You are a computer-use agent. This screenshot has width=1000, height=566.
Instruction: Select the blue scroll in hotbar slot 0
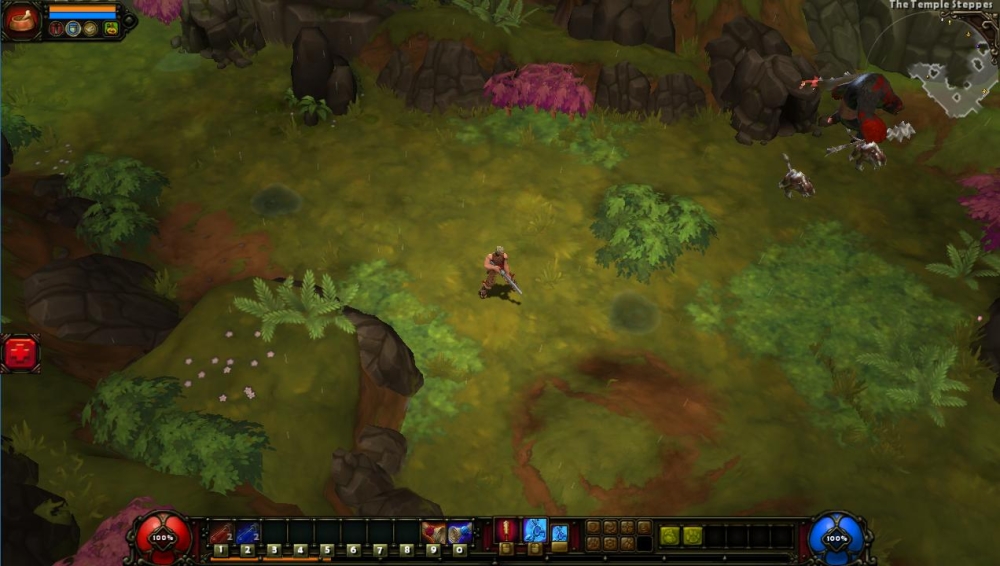coord(459,532)
